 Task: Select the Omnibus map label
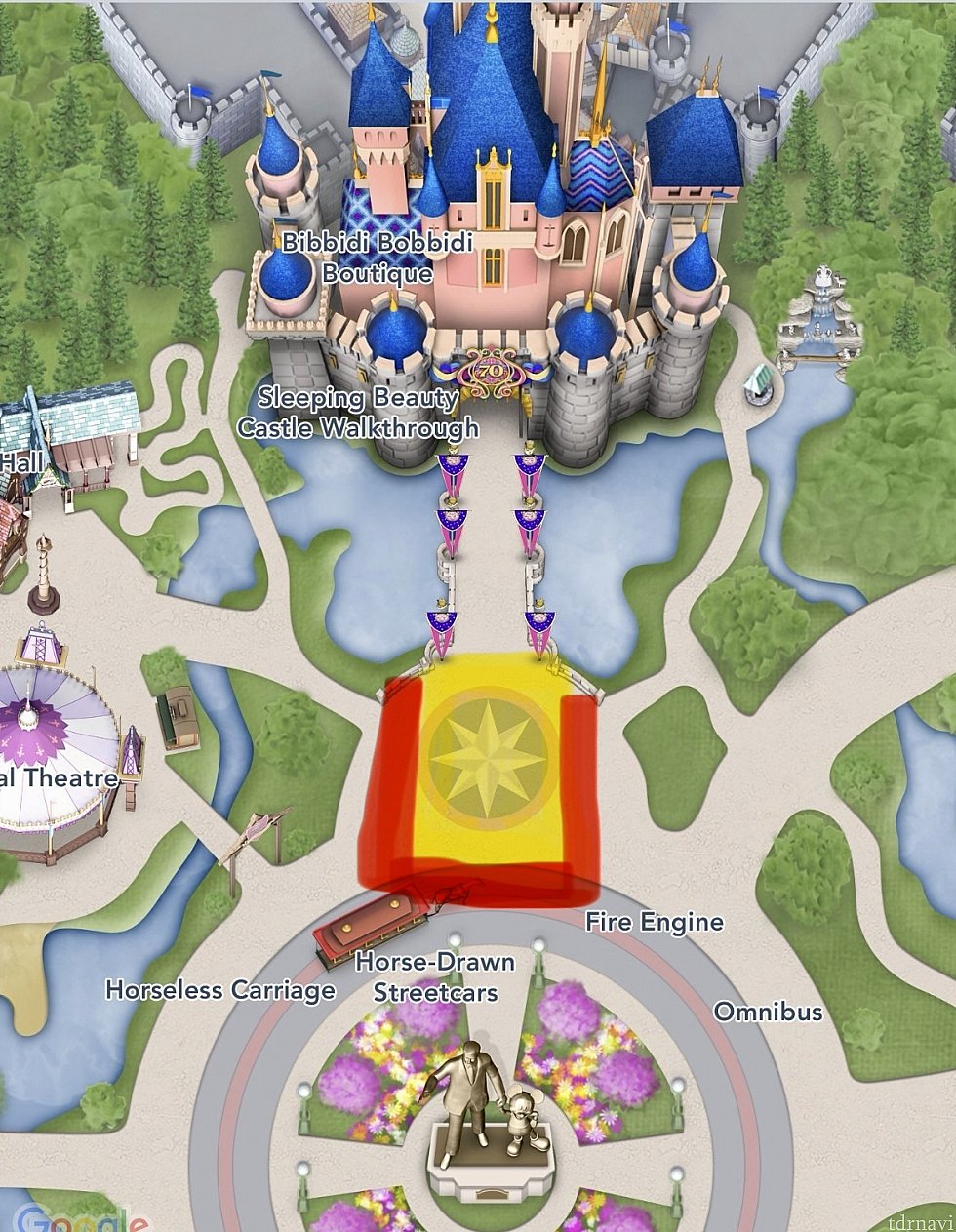[x=769, y=1012]
